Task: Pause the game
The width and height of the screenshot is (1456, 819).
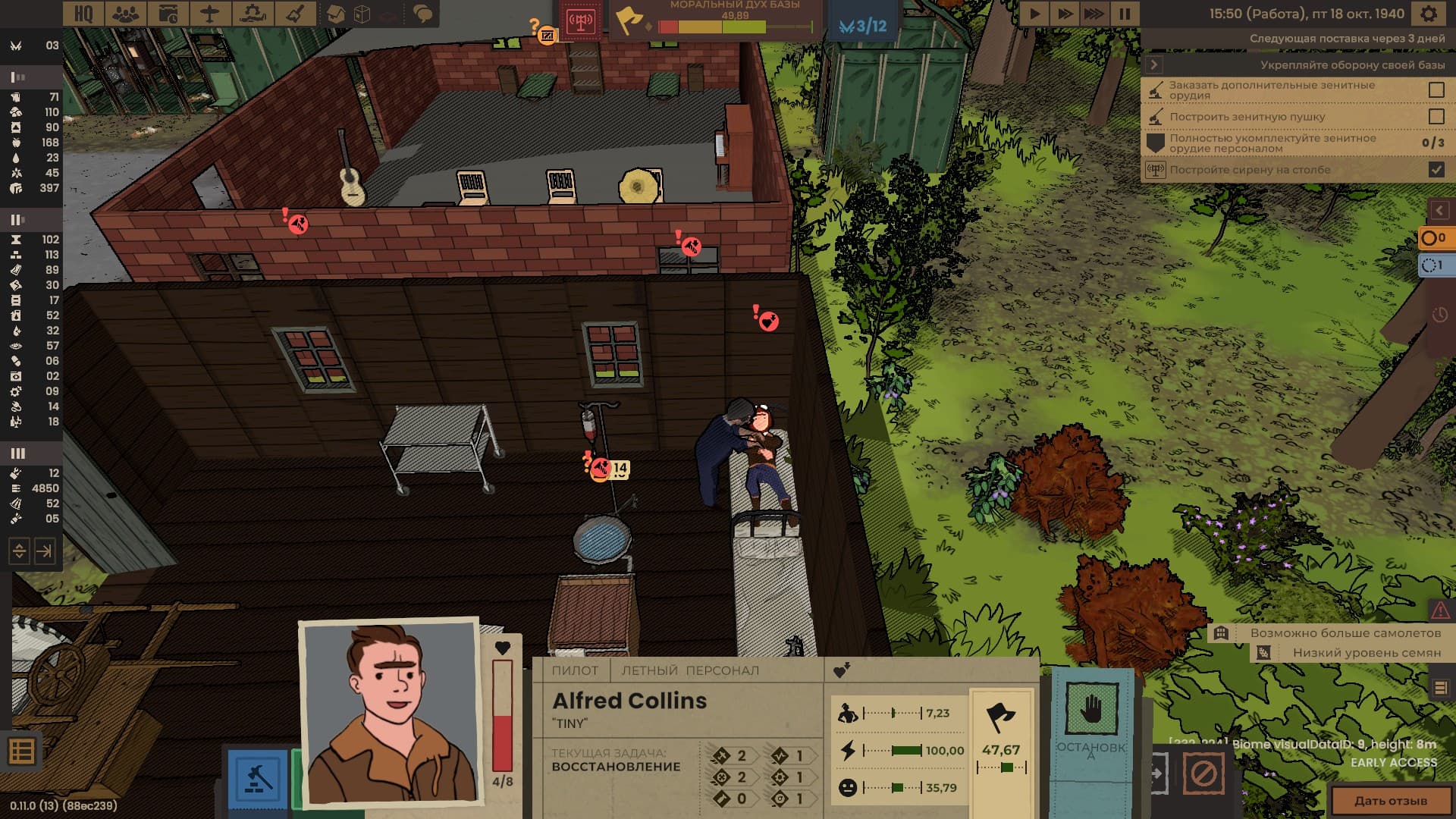Action: [x=1125, y=14]
